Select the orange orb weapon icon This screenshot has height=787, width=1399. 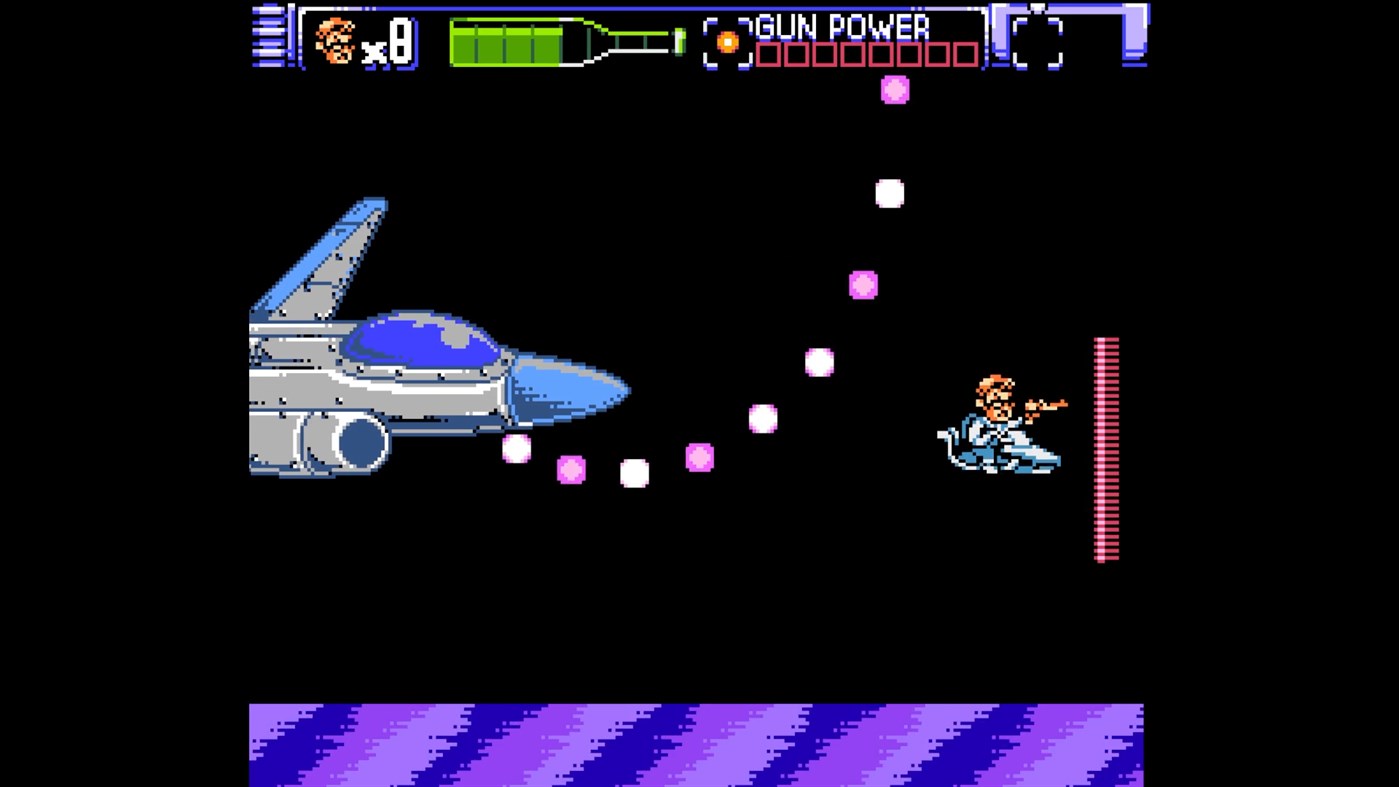coord(730,41)
